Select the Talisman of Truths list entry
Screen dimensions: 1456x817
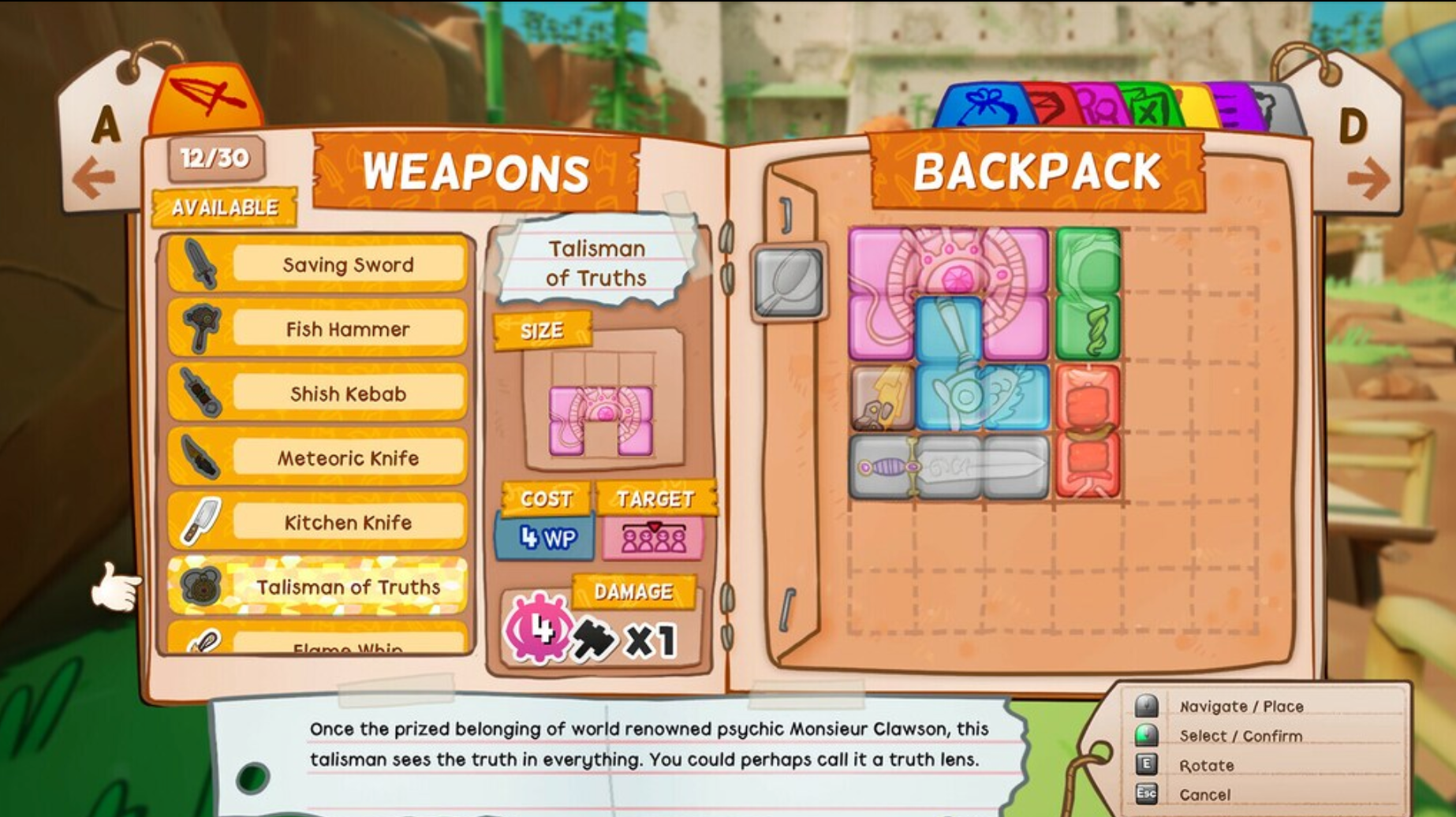click(347, 588)
